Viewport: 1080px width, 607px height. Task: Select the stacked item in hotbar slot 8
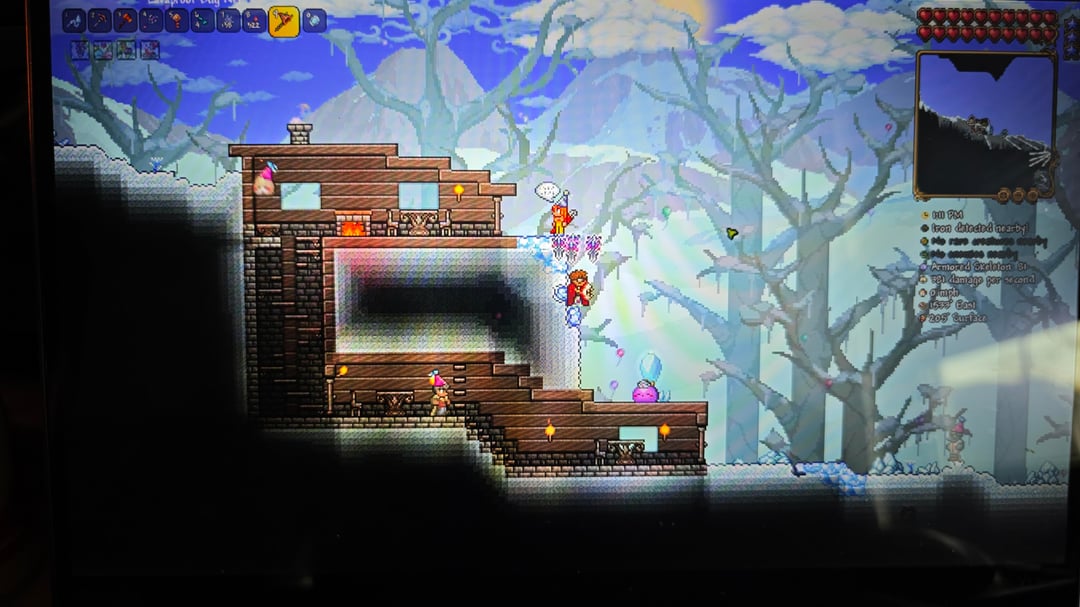(x=254, y=20)
